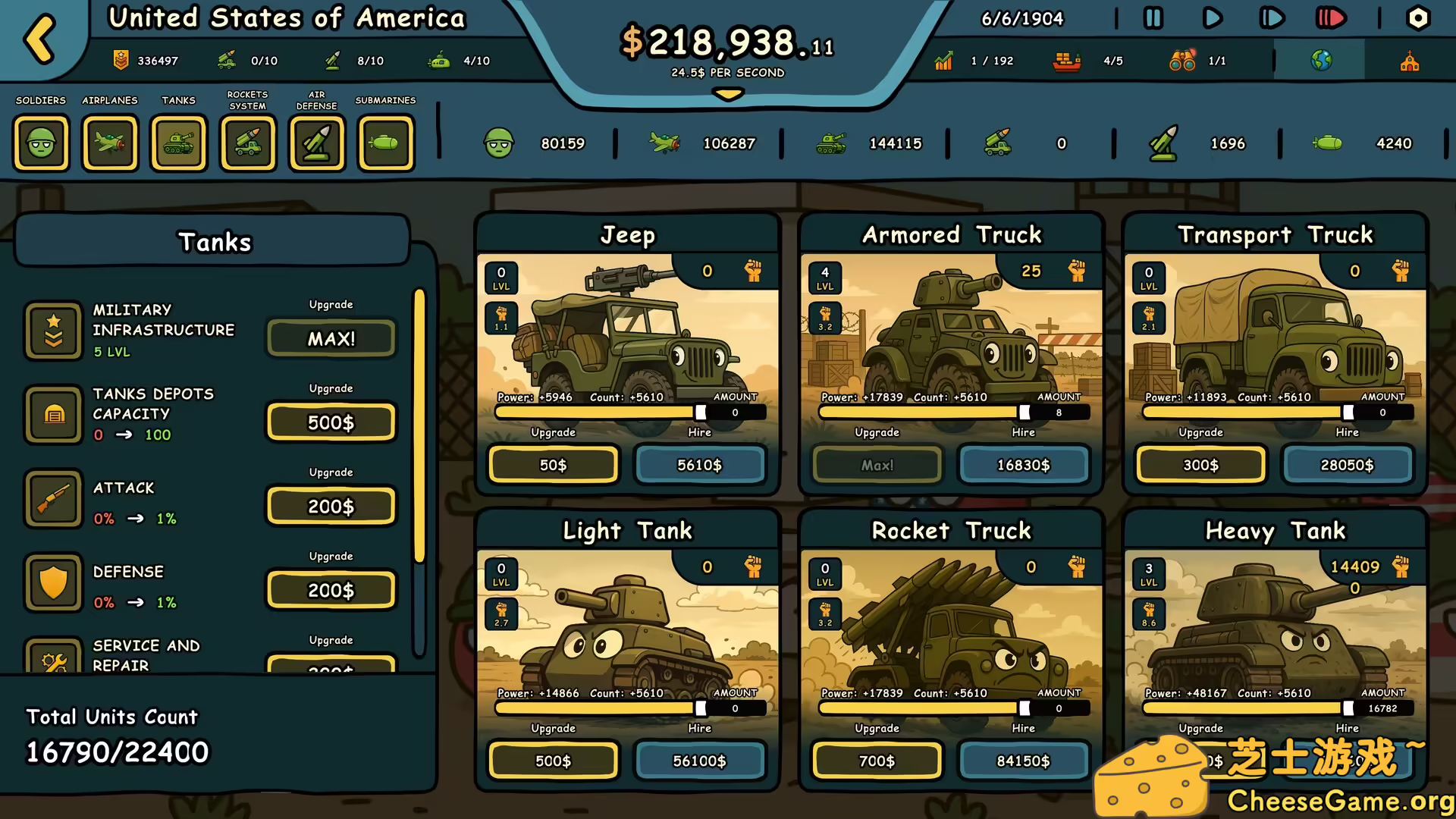Pause the game time
The height and width of the screenshot is (819, 1456).
[1153, 18]
